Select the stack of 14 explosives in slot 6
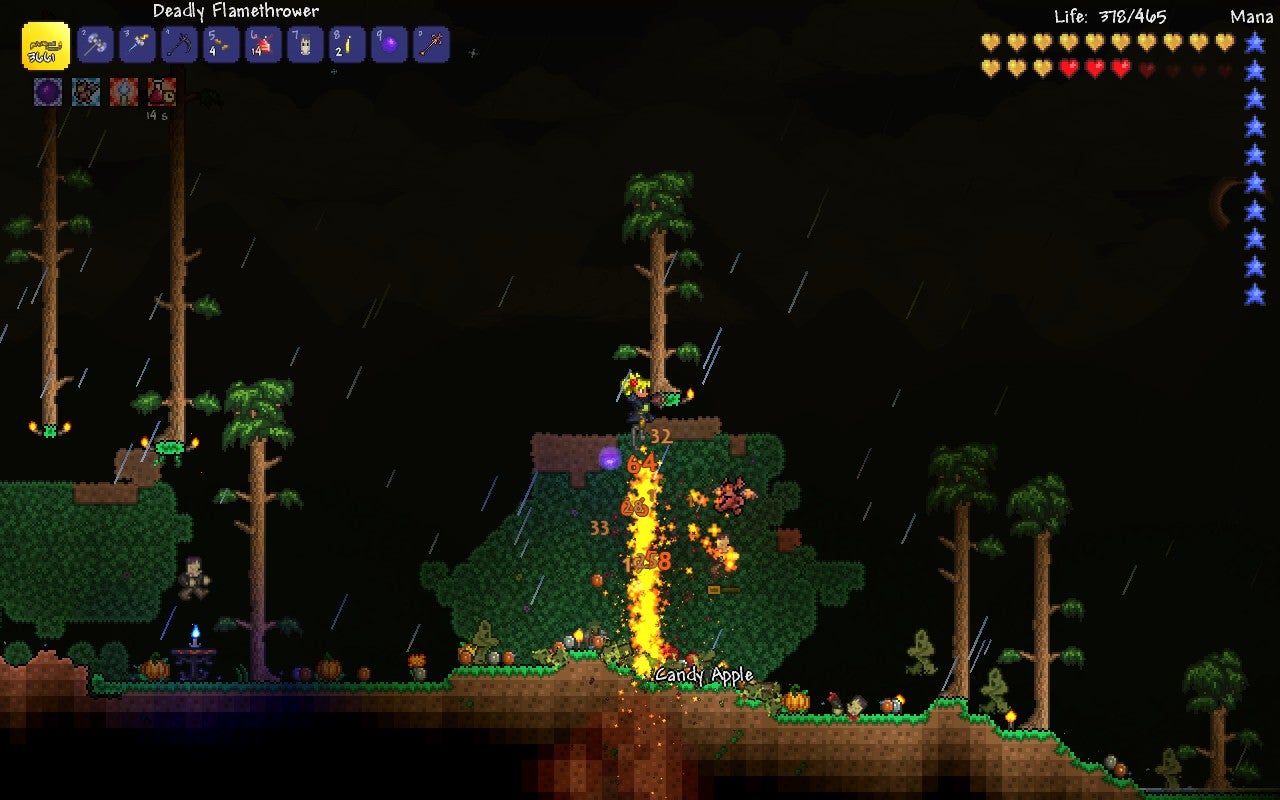This screenshot has height=800, width=1280. tap(263, 45)
